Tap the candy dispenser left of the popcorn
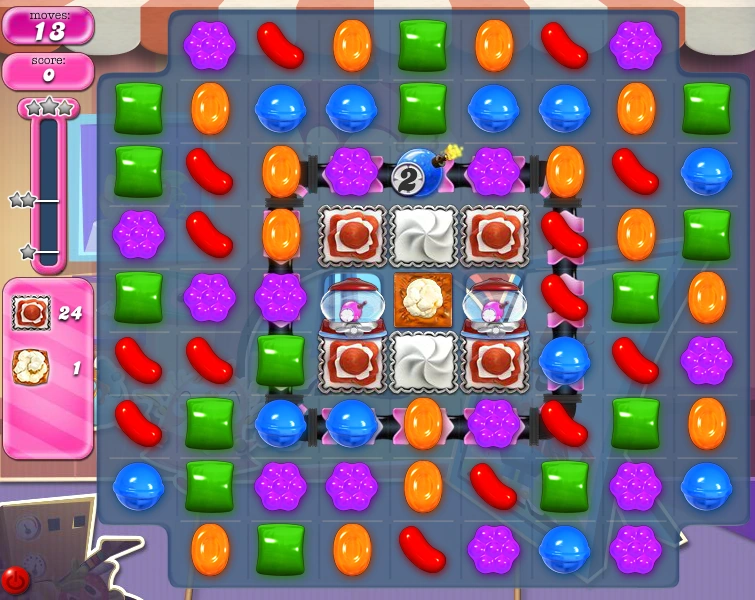Screen dimensions: 755x600 coord(351,300)
